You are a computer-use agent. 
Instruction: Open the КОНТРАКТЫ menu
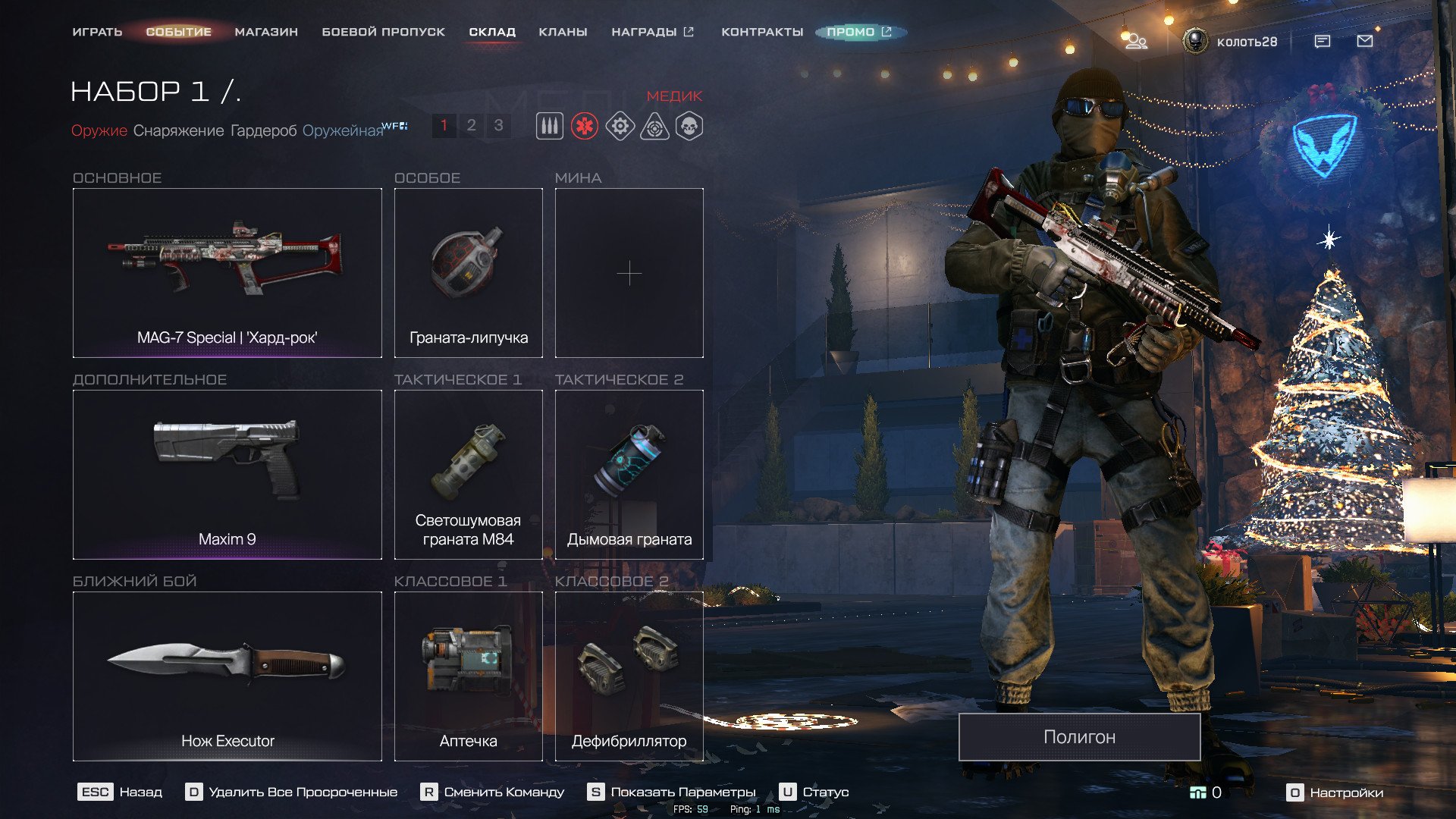click(762, 32)
